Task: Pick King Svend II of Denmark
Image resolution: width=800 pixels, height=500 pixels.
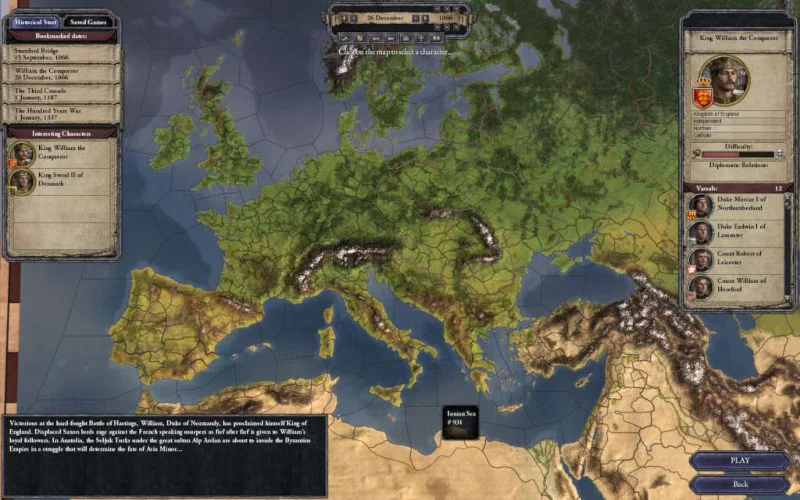Action: click(x=60, y=180)
